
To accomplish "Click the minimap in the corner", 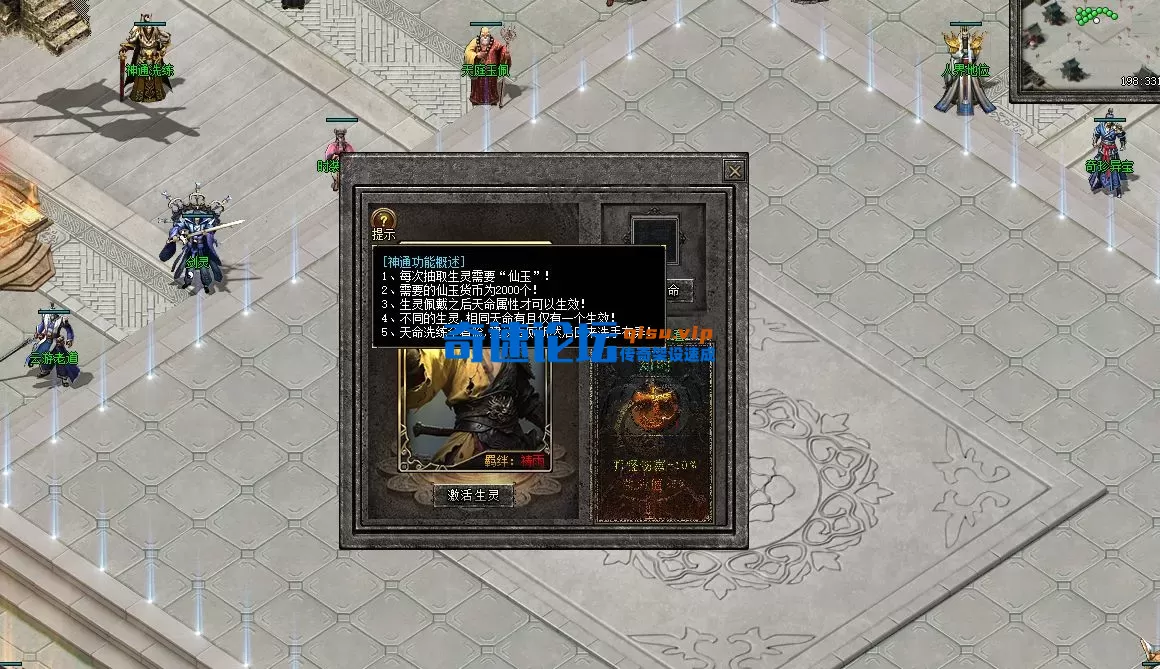I will tap(1085, 50).
